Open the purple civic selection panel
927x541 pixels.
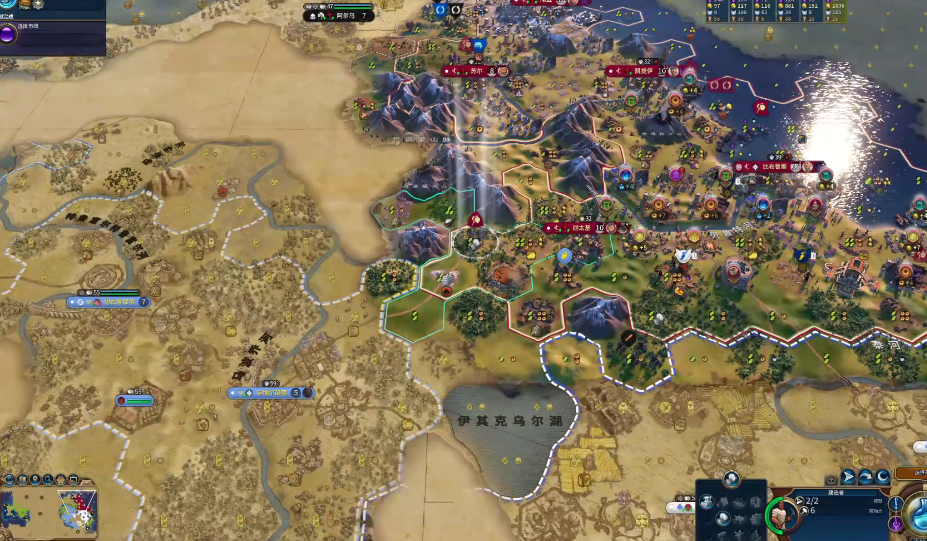[9, 36]
